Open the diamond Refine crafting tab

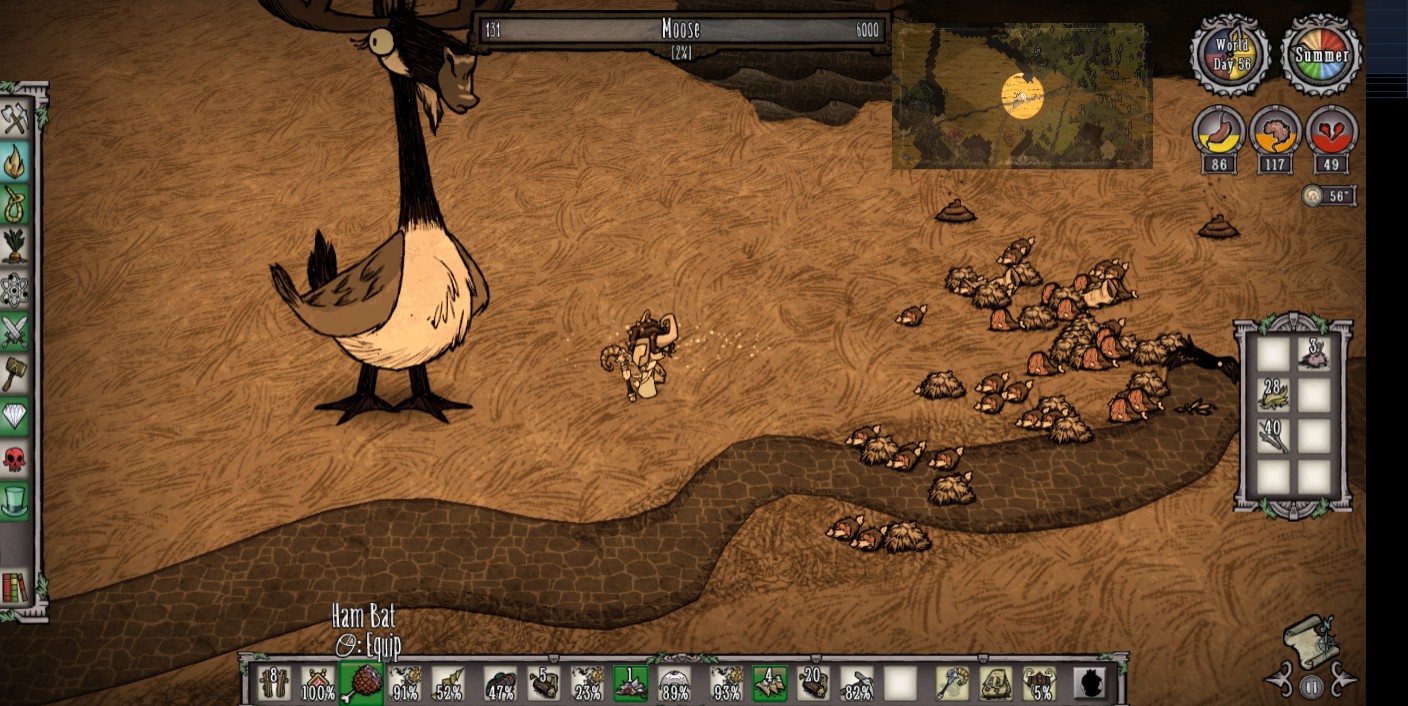pos(15,416)
